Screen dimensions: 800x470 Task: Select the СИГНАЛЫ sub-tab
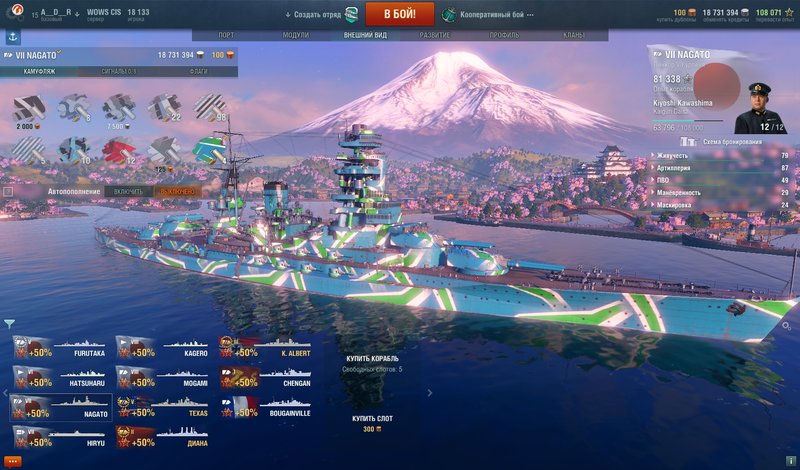[x=119, y=72]
